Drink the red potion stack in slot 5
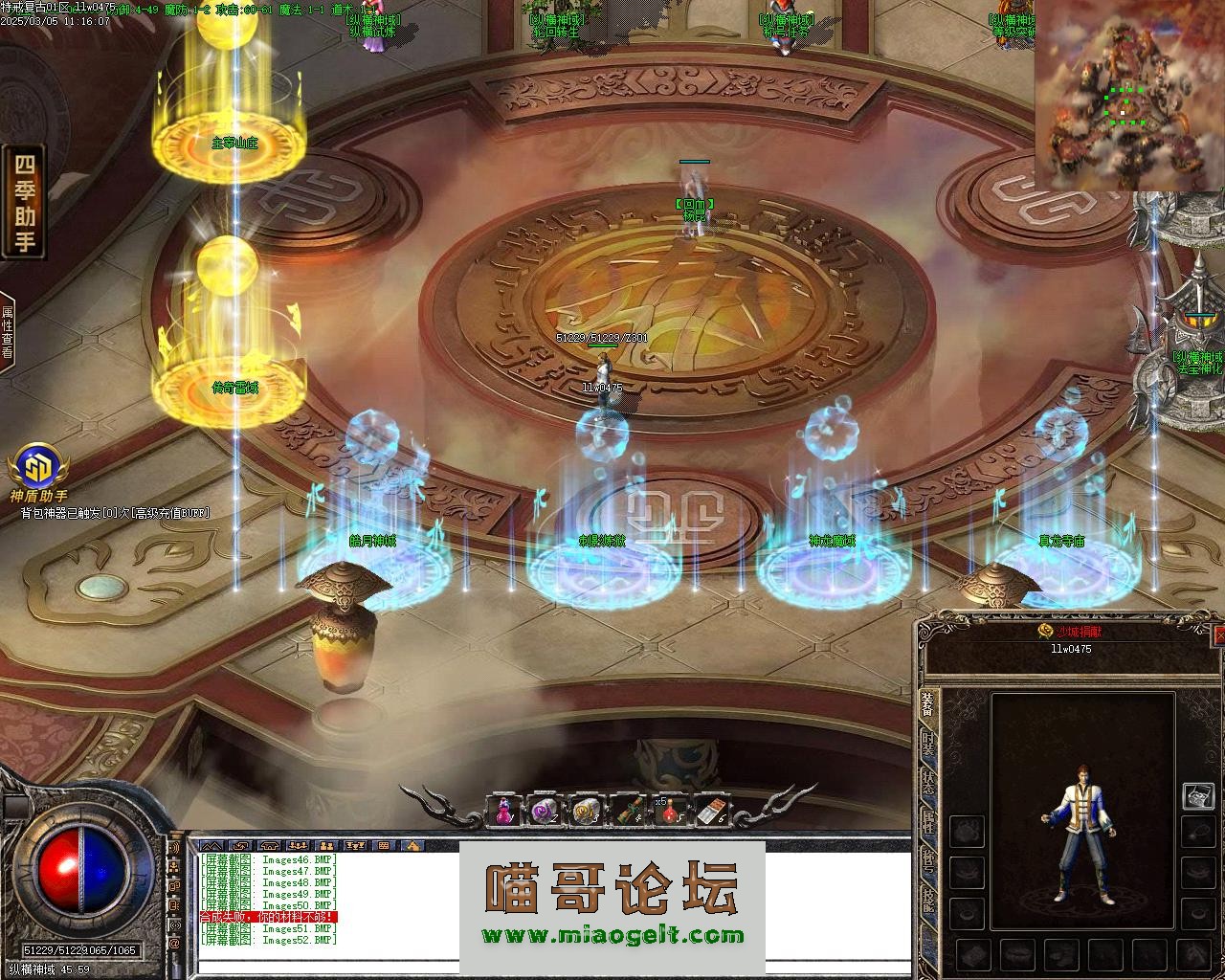Image resolution: width=1225 pixels, height=980 pixels. pos(669,811)
